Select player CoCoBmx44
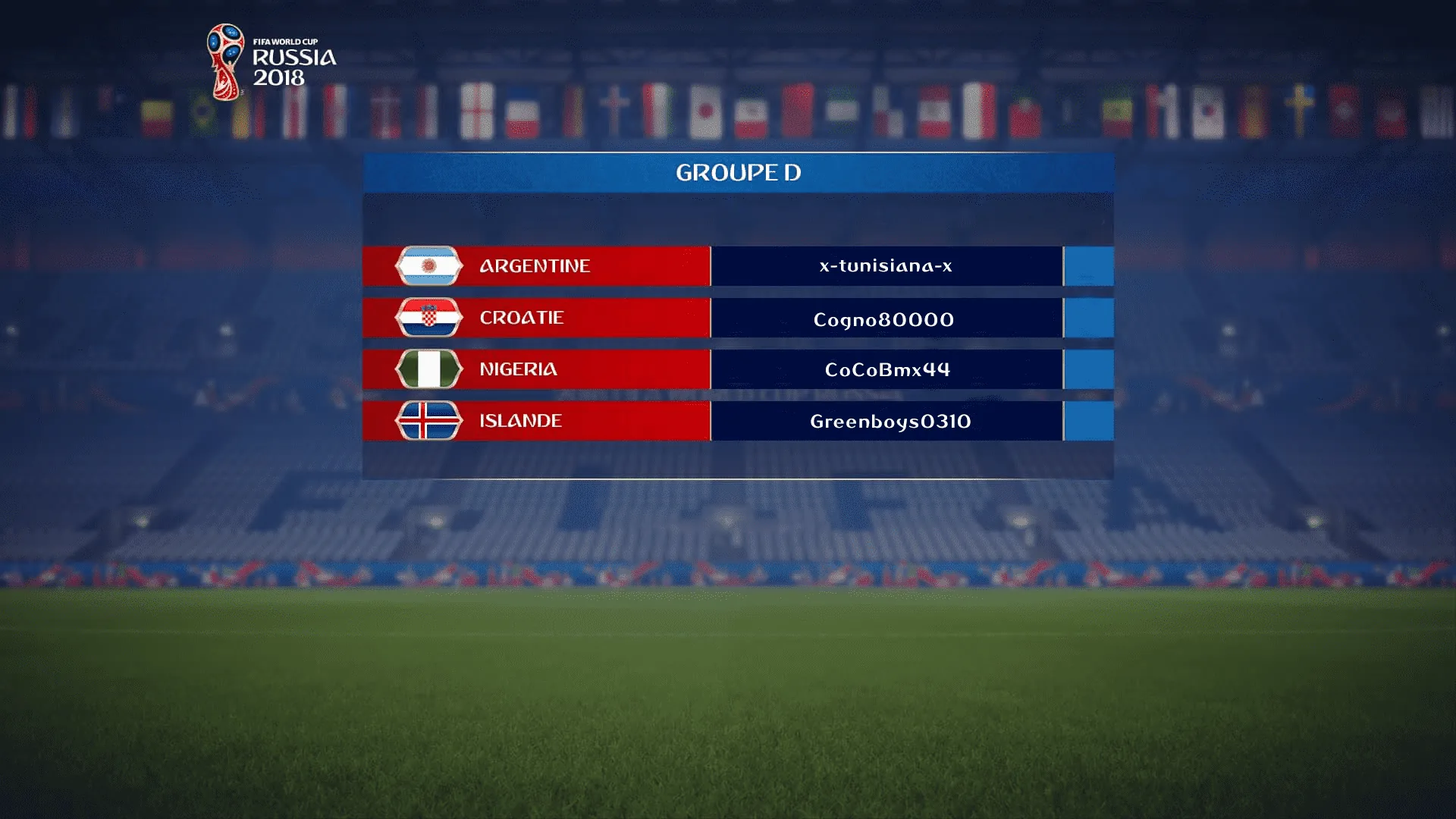The height and width of the screenshot is (819, 1456). click(887, 369)
